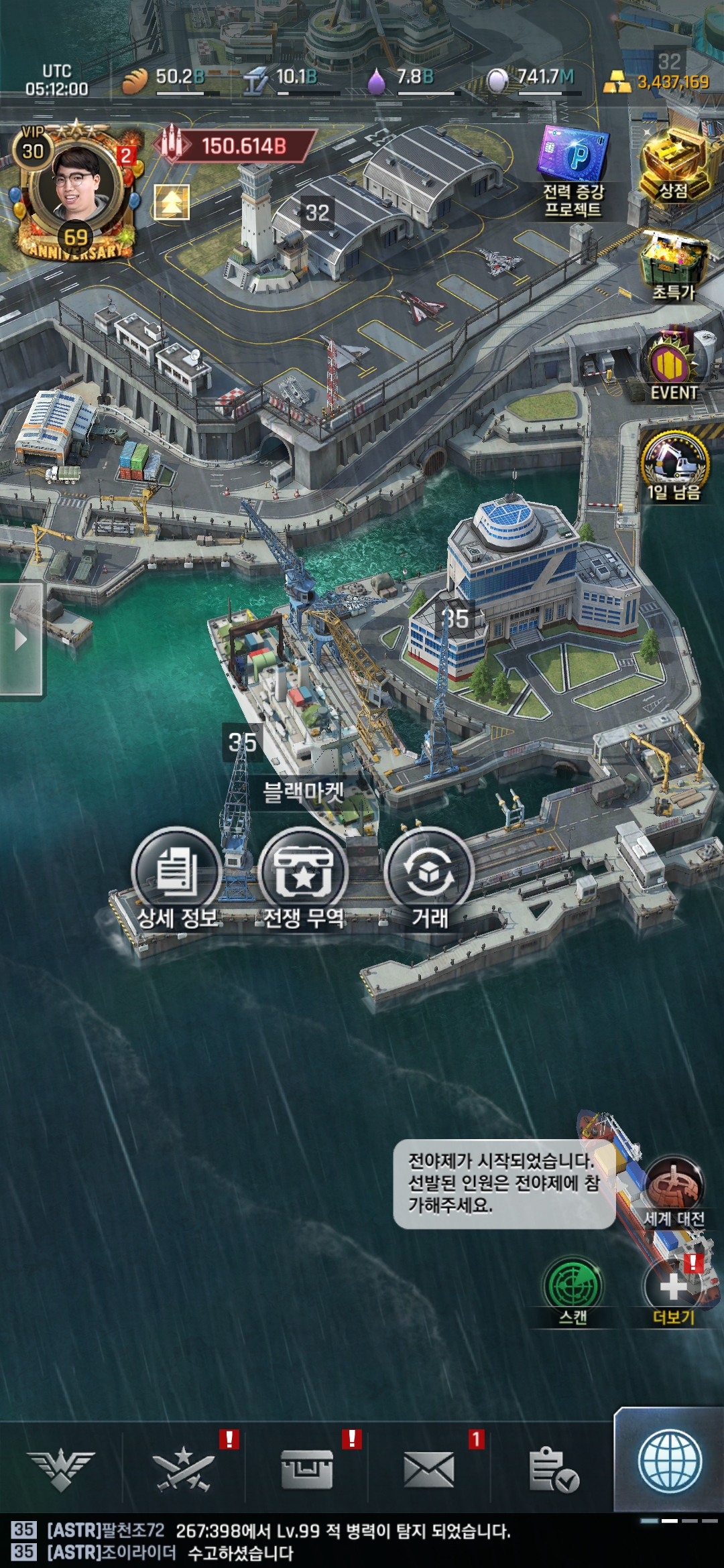Open the inventory crate menu
The image size is (724, 1568).
tap(306, 1470)
